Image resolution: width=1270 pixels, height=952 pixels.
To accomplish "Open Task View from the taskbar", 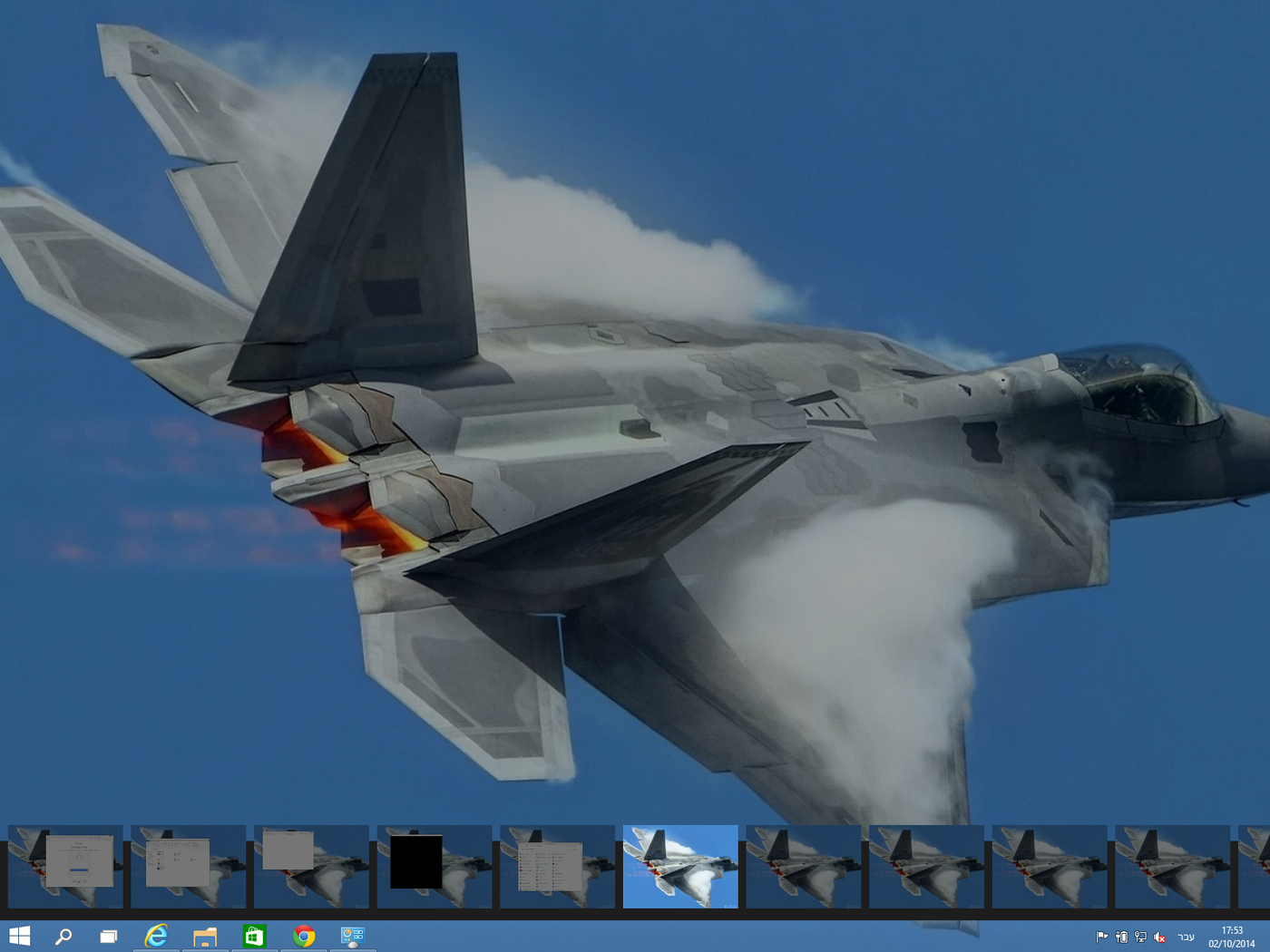I will (x=109, y=936).
